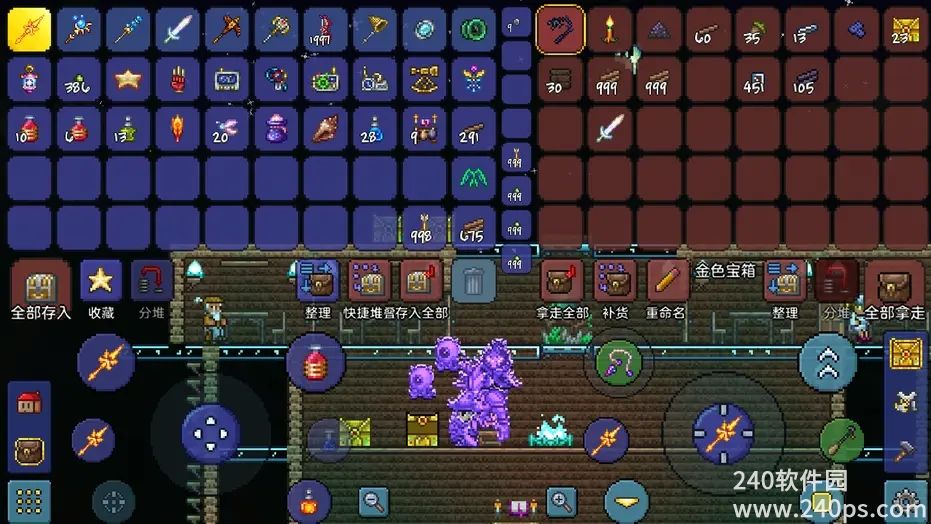Open the housing menu house icon
Image resolution: width=931 pixels, height=524 pixels.
tap(29, 403)
